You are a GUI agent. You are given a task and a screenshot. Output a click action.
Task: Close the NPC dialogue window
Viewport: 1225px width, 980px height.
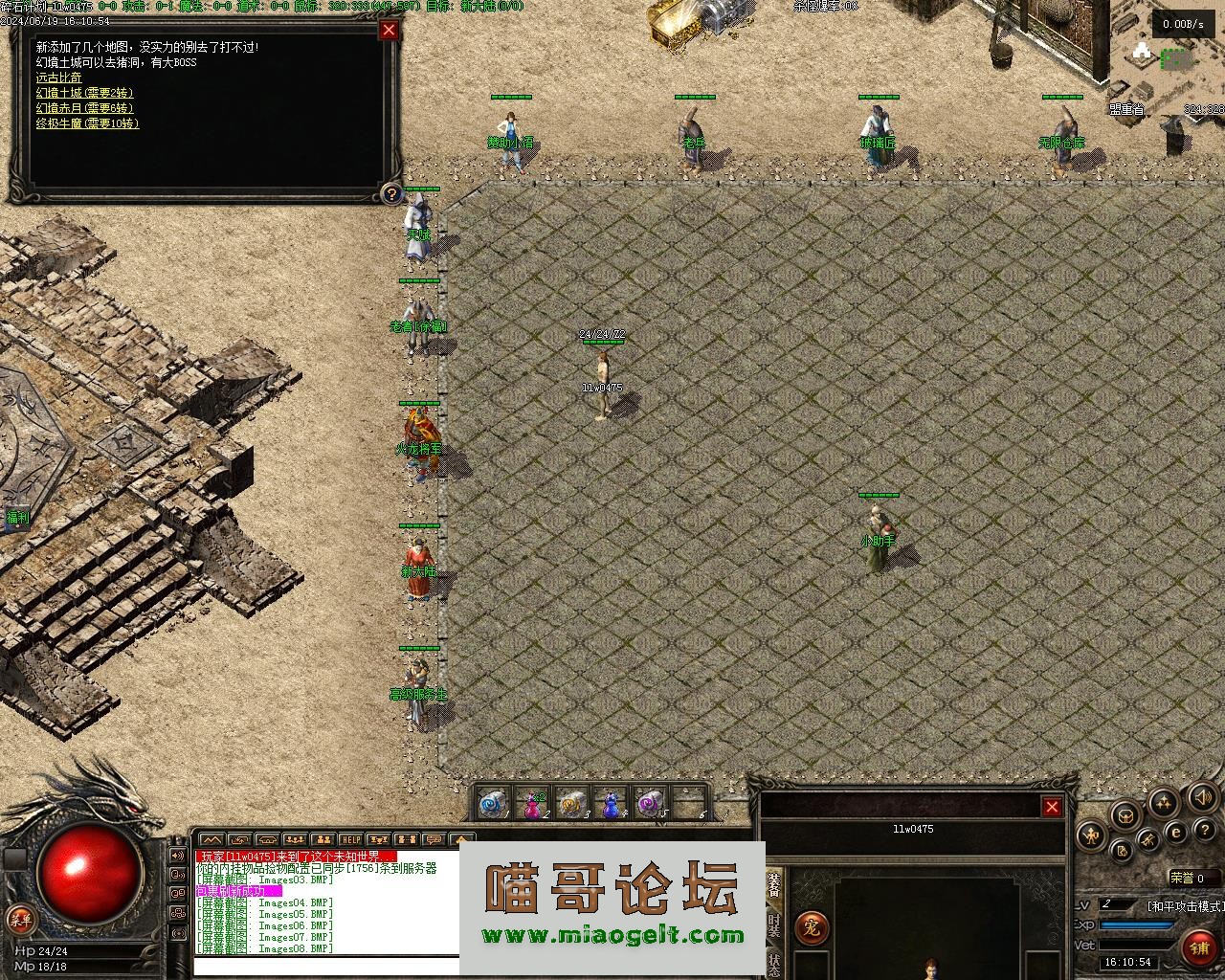(x=389, y=30)
